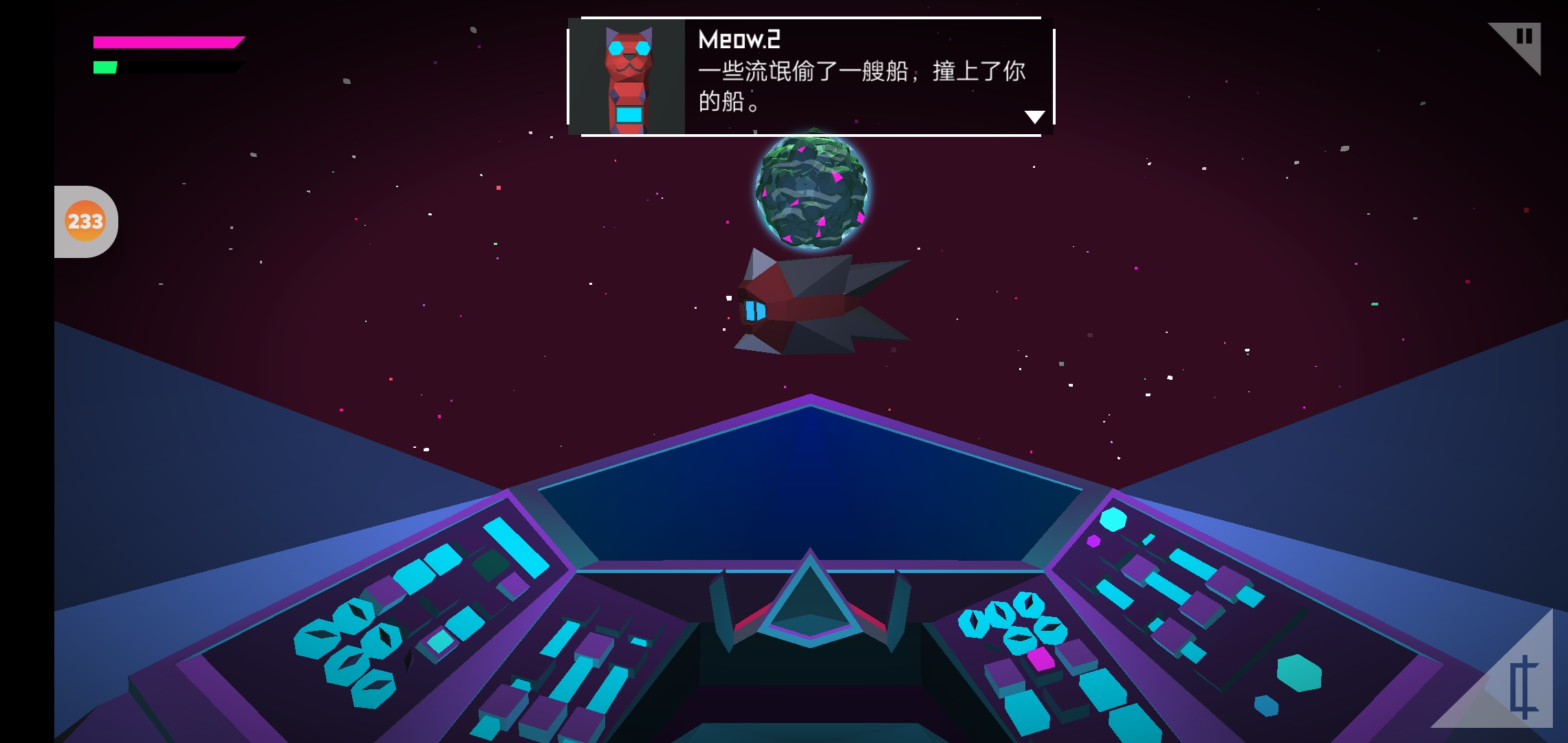Pause the game with the top-right button

click(1523, 38)
